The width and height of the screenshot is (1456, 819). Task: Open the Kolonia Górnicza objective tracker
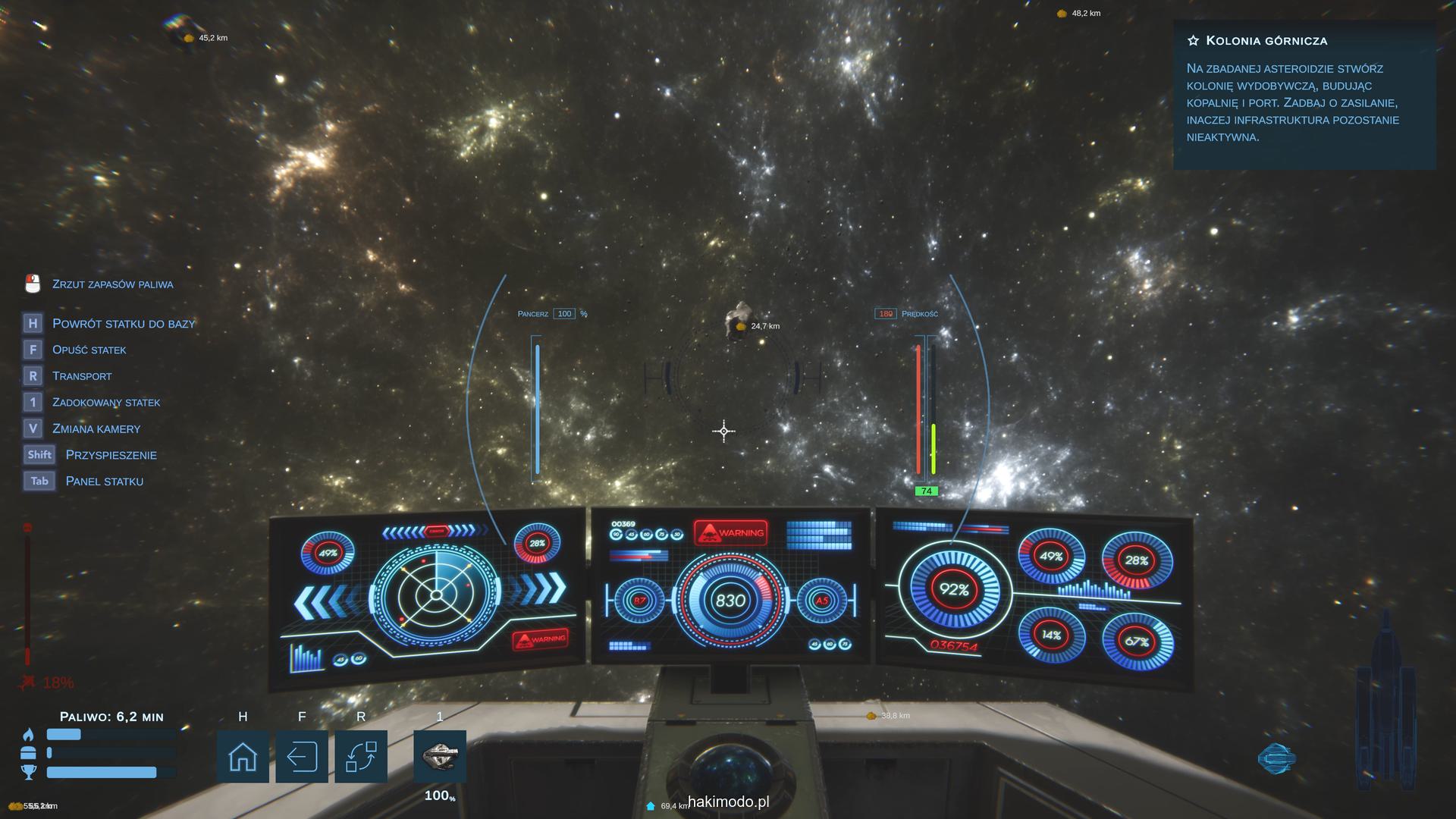click(1266, 41)
